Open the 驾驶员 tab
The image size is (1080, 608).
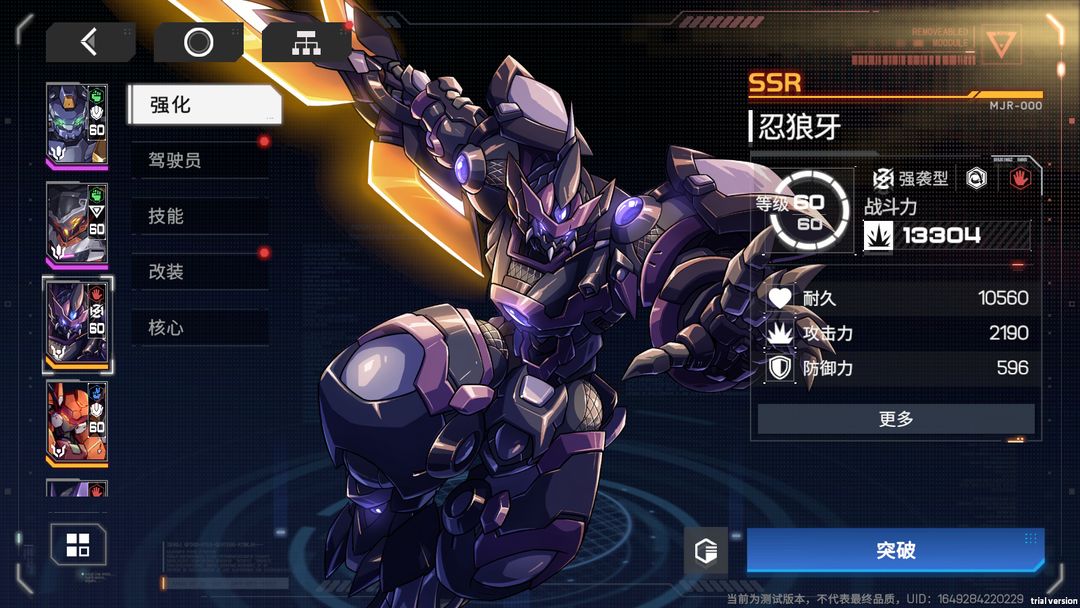[x=200, y=160]
